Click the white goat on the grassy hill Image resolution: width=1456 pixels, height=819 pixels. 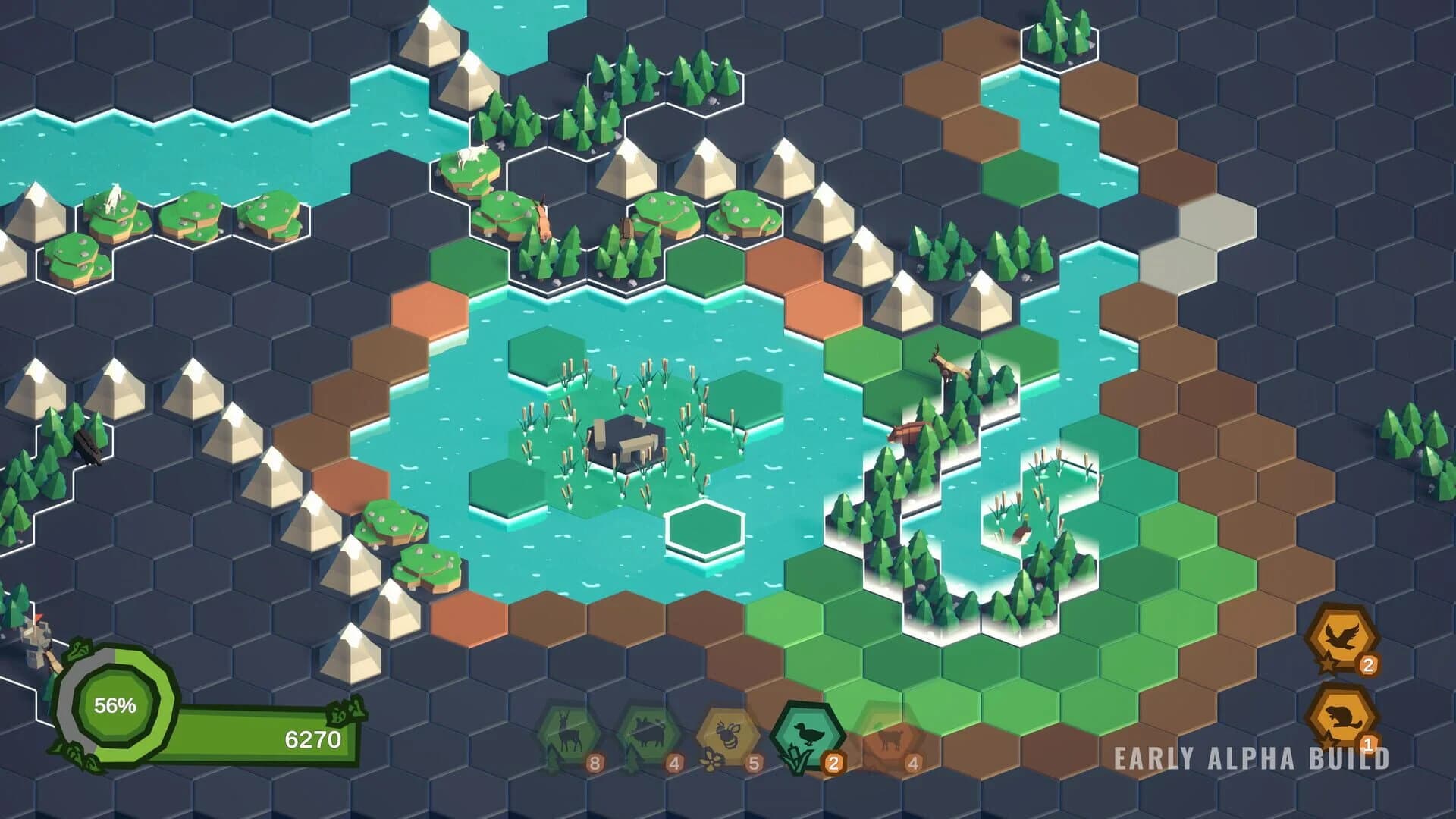[472, 154]
